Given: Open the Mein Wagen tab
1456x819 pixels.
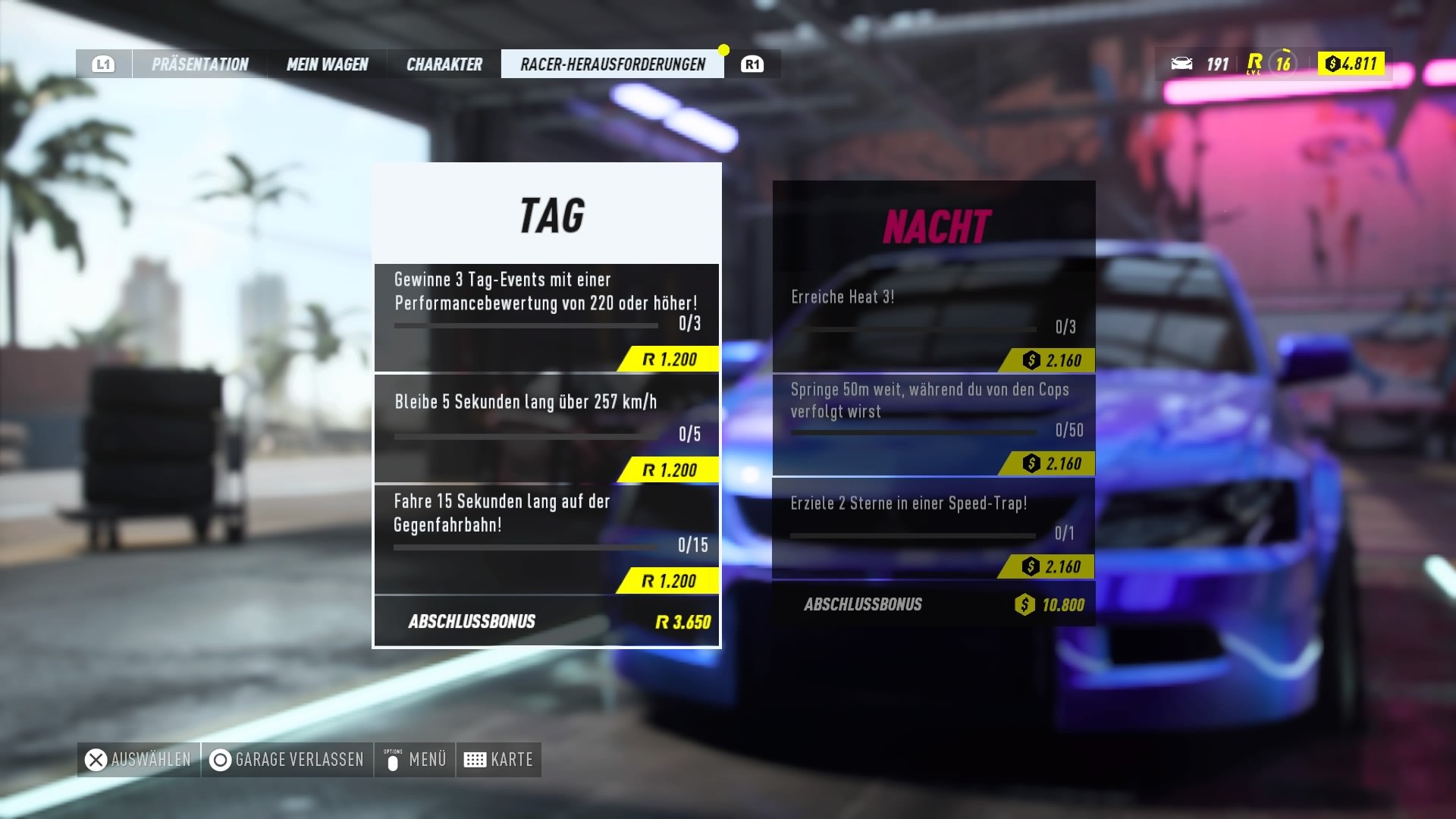Looking at the screenshot, I should [327, 64].
